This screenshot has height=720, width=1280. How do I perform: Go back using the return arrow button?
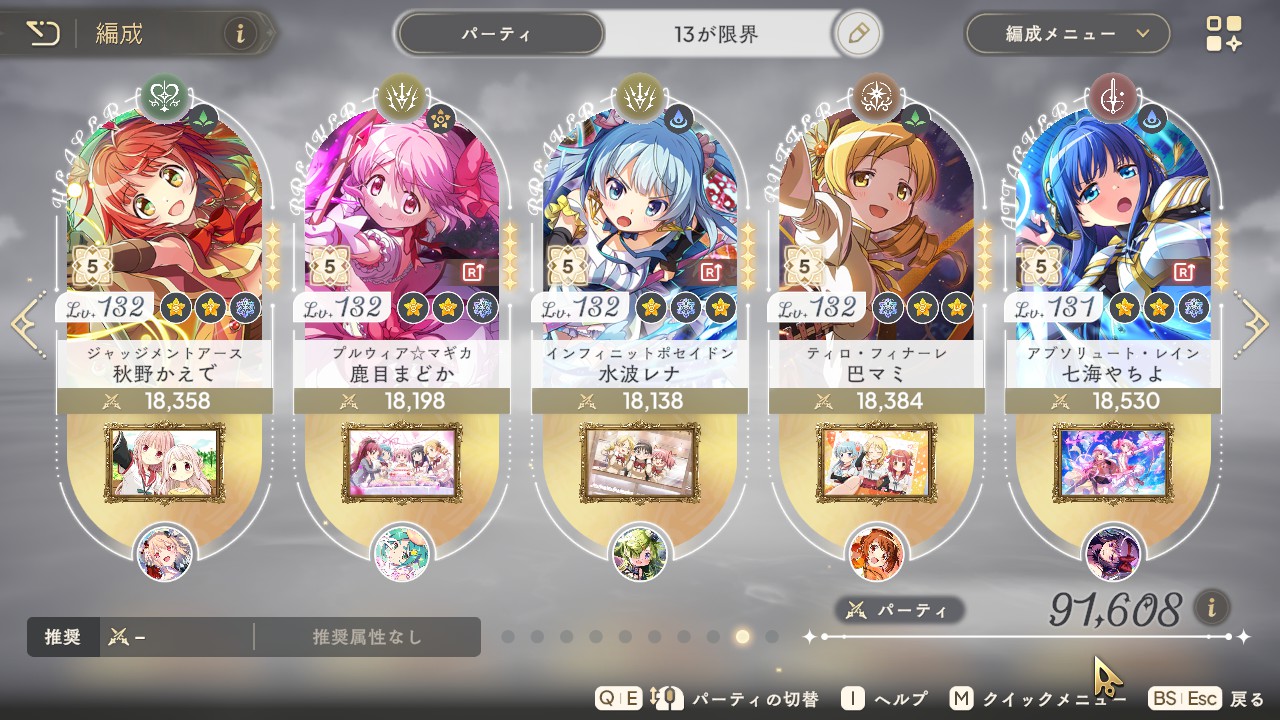43,34
